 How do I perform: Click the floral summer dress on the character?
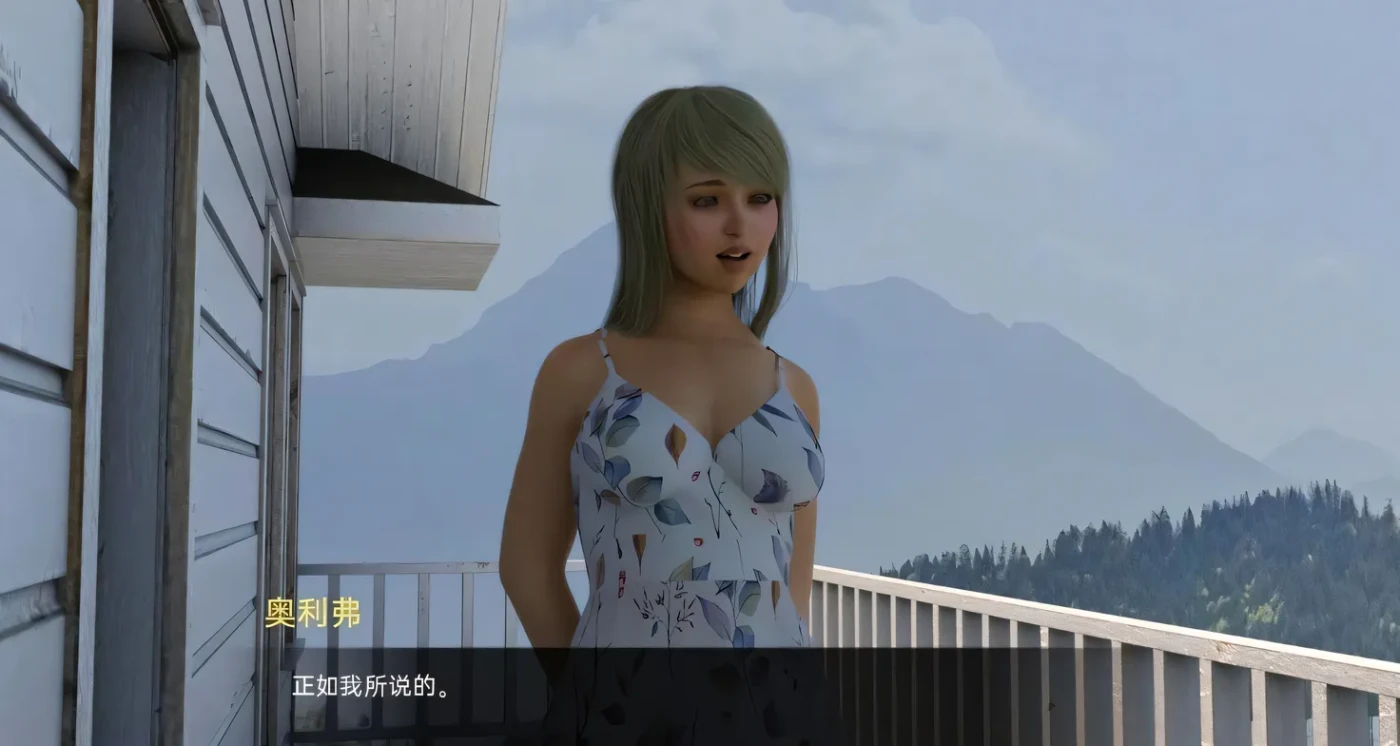coord(690,500)
